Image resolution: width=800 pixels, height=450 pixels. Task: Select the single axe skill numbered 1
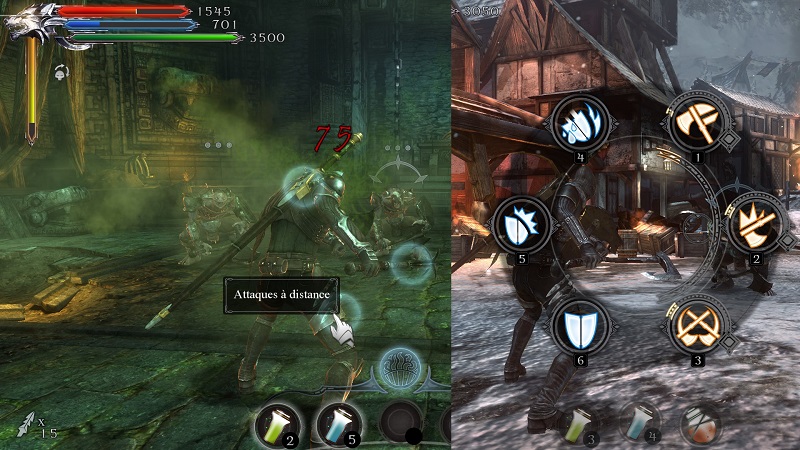coord(695,123)
